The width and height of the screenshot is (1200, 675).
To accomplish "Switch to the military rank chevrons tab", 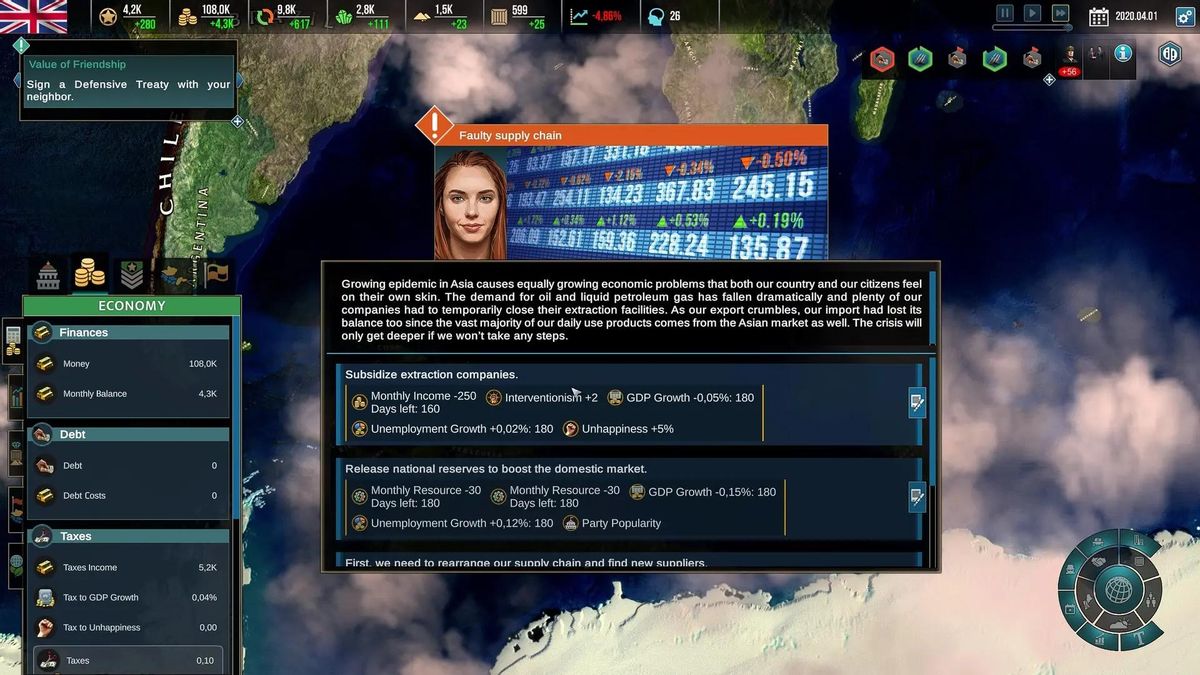I will [132, 274].
